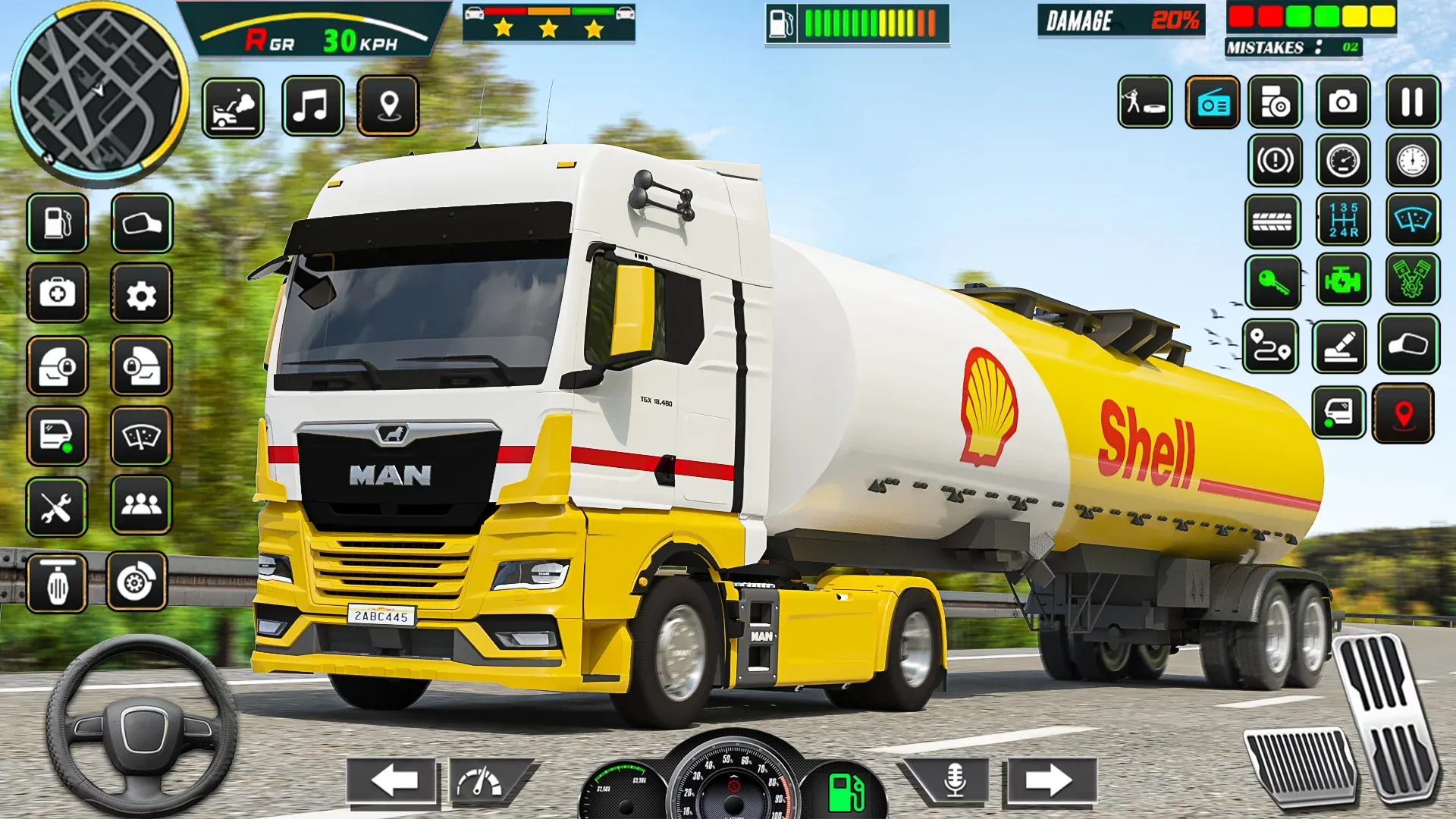Open the first aid kit icon
This screenshot has height=819, width=1456.
coord(58,293)
